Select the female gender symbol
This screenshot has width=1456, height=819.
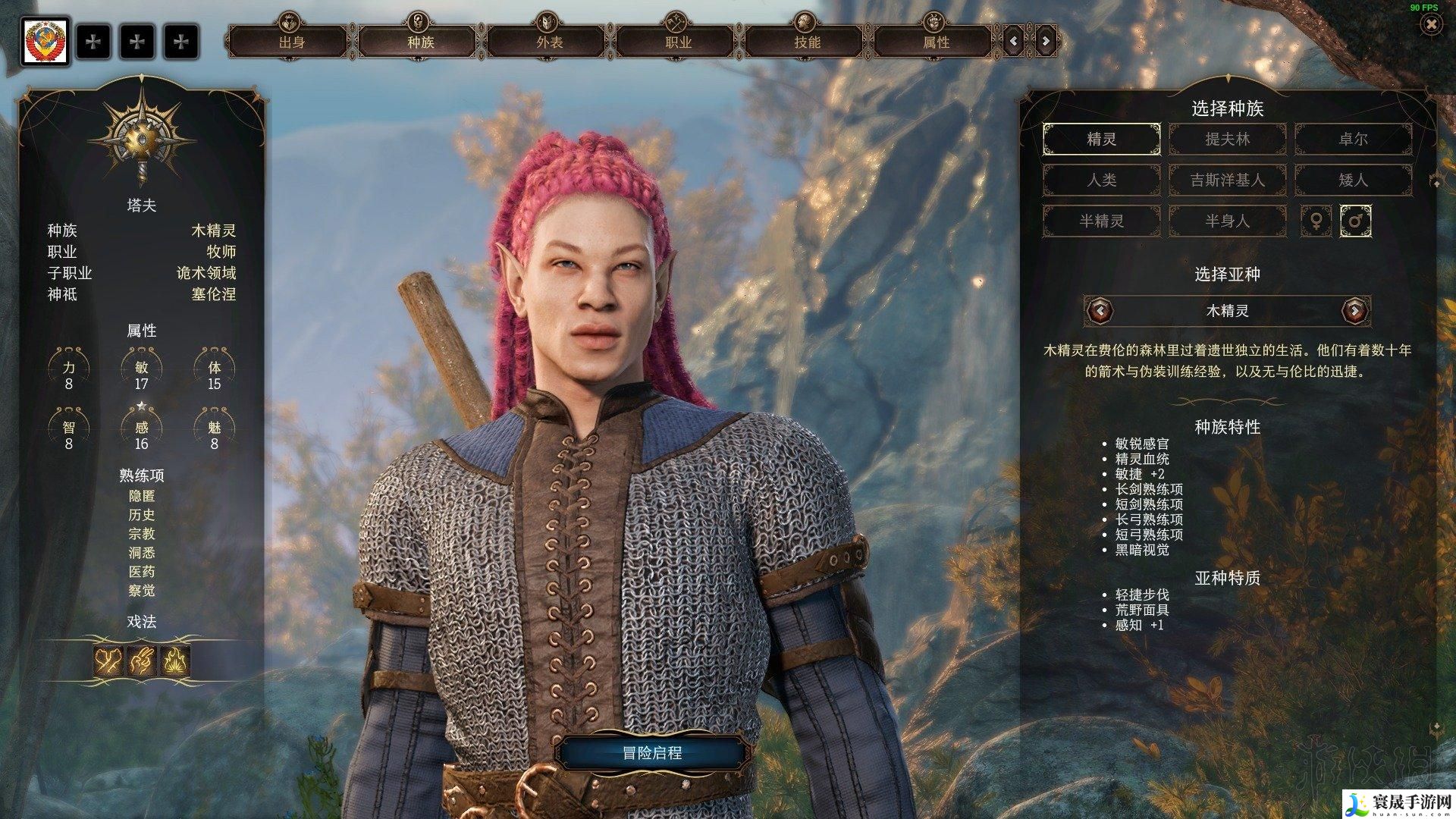point(1316,221)
